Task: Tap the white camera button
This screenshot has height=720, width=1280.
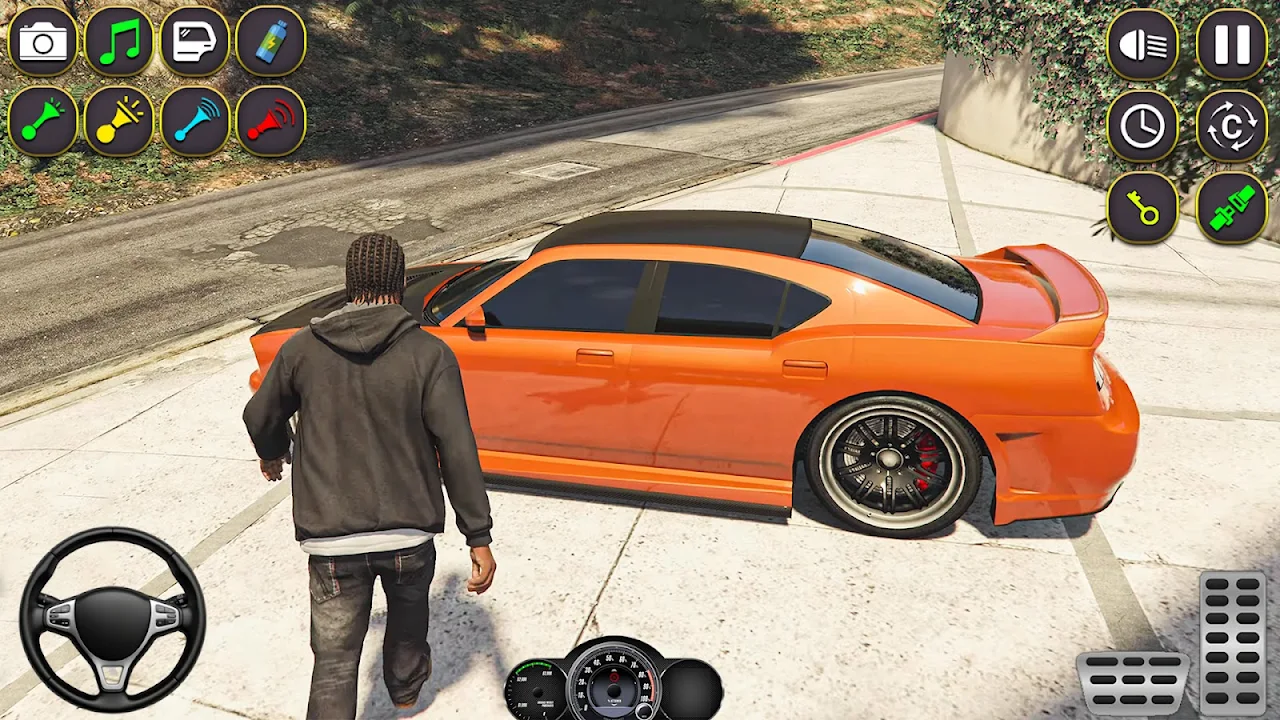Action: click(43, 42)
